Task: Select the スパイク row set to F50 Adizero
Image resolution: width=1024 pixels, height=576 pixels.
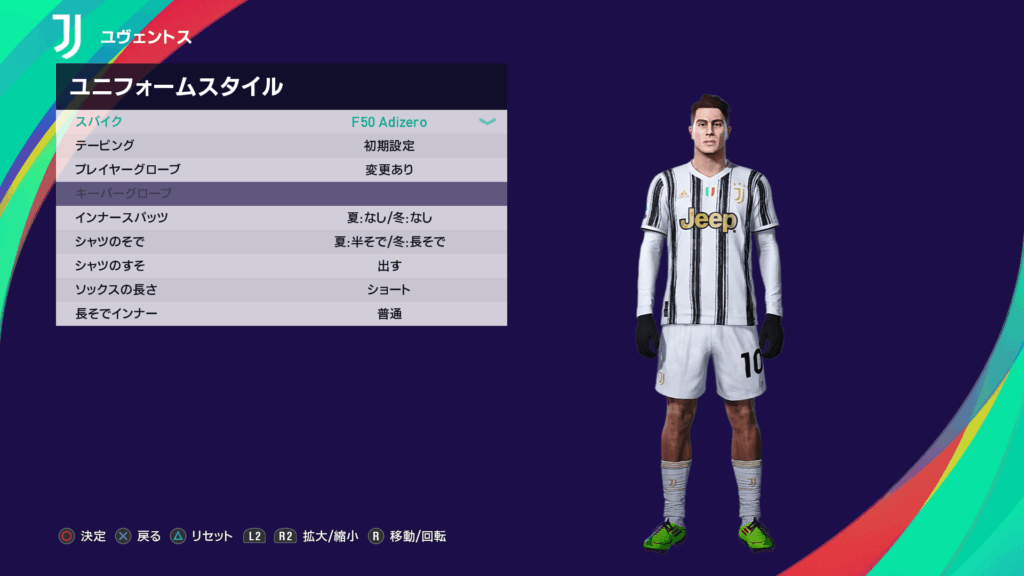Action: click(280, 122)
